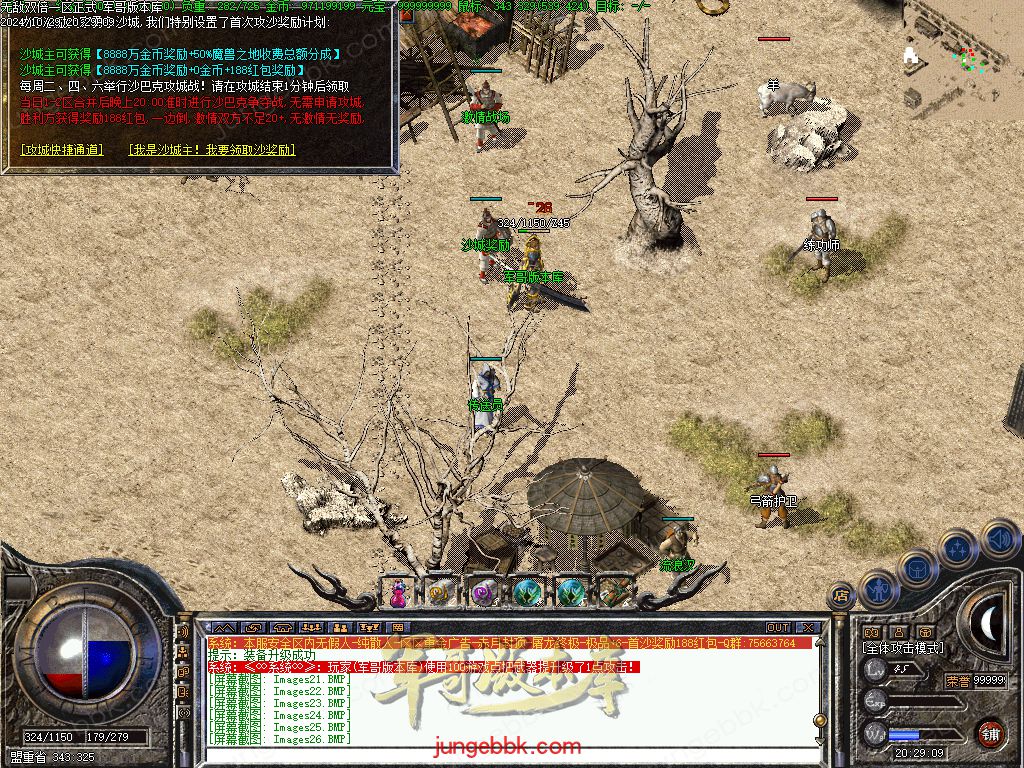This screenshot has height=768, width=1024.
Task: Close the chat panel with X
Action: [x=807, y=628]
